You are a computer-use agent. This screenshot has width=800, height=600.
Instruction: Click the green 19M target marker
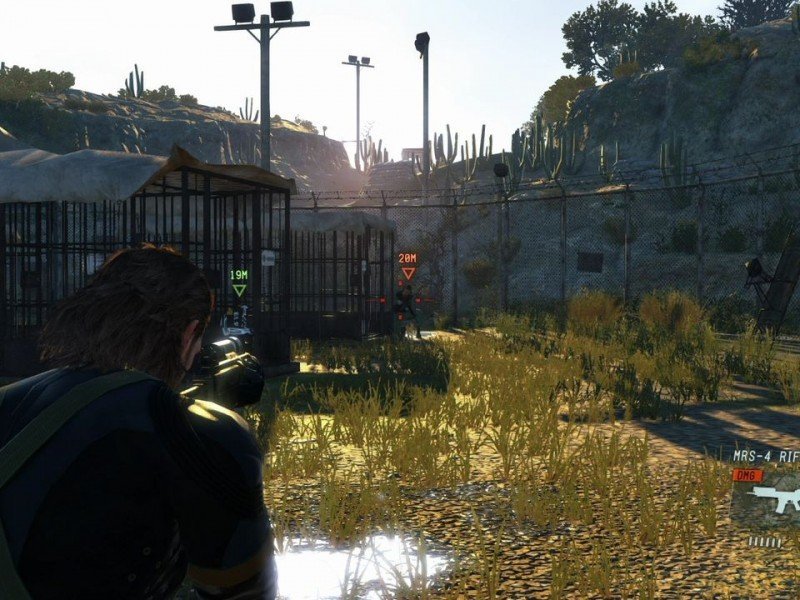239,282
